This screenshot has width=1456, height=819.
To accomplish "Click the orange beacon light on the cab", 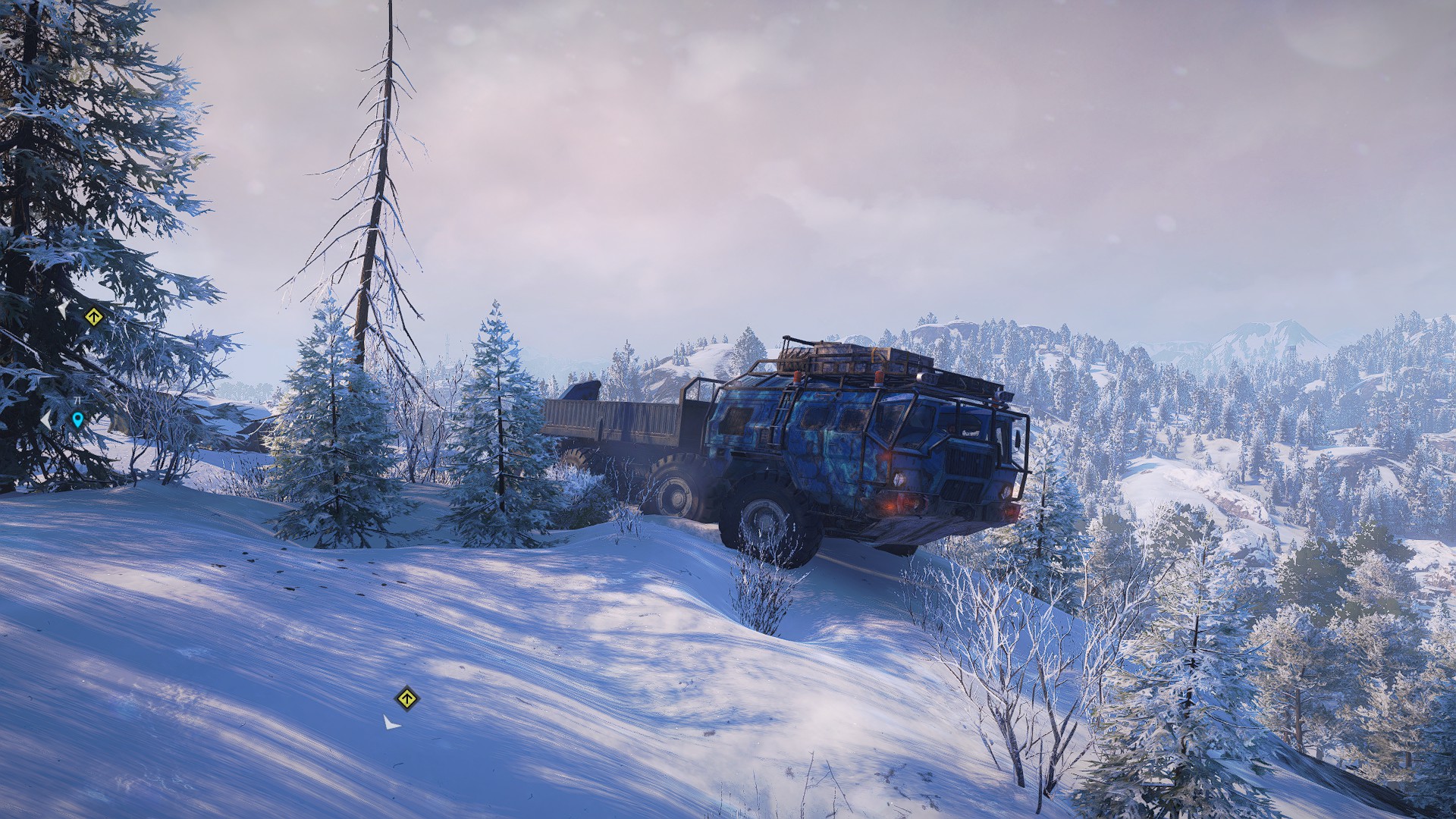I will [x=878, y=378].
